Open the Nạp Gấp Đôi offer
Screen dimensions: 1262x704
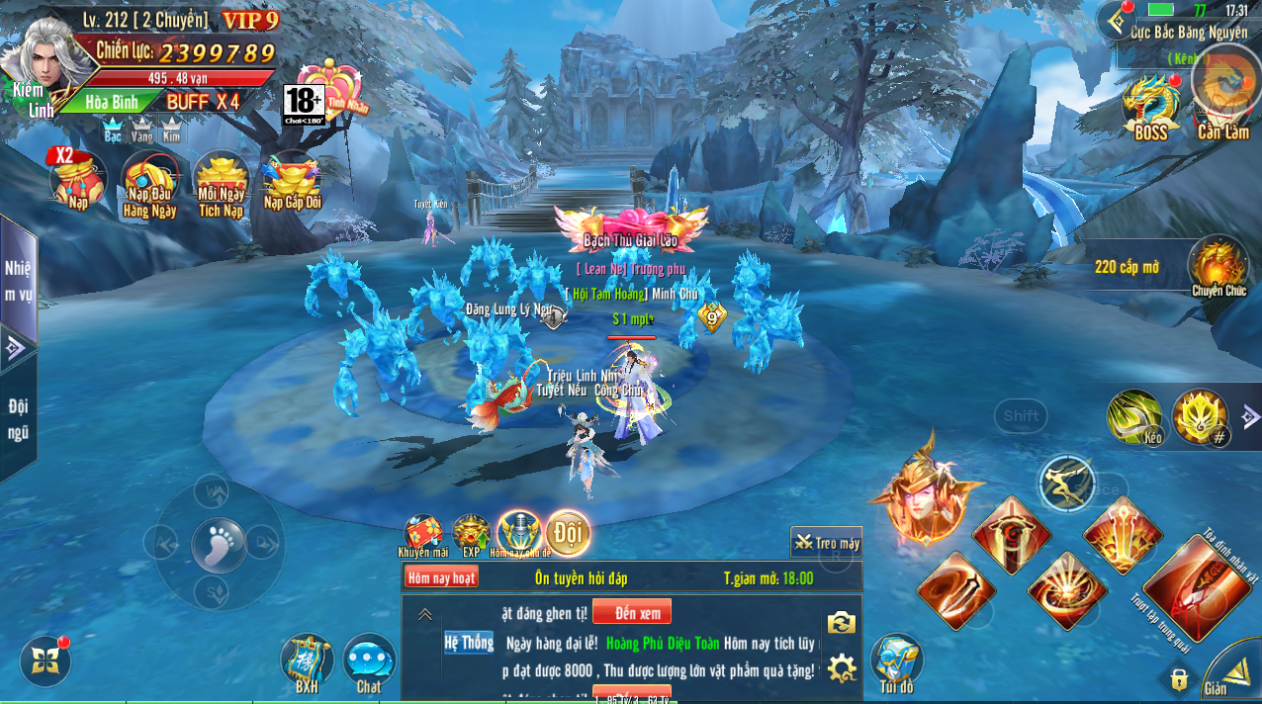(x=290, y=181)
